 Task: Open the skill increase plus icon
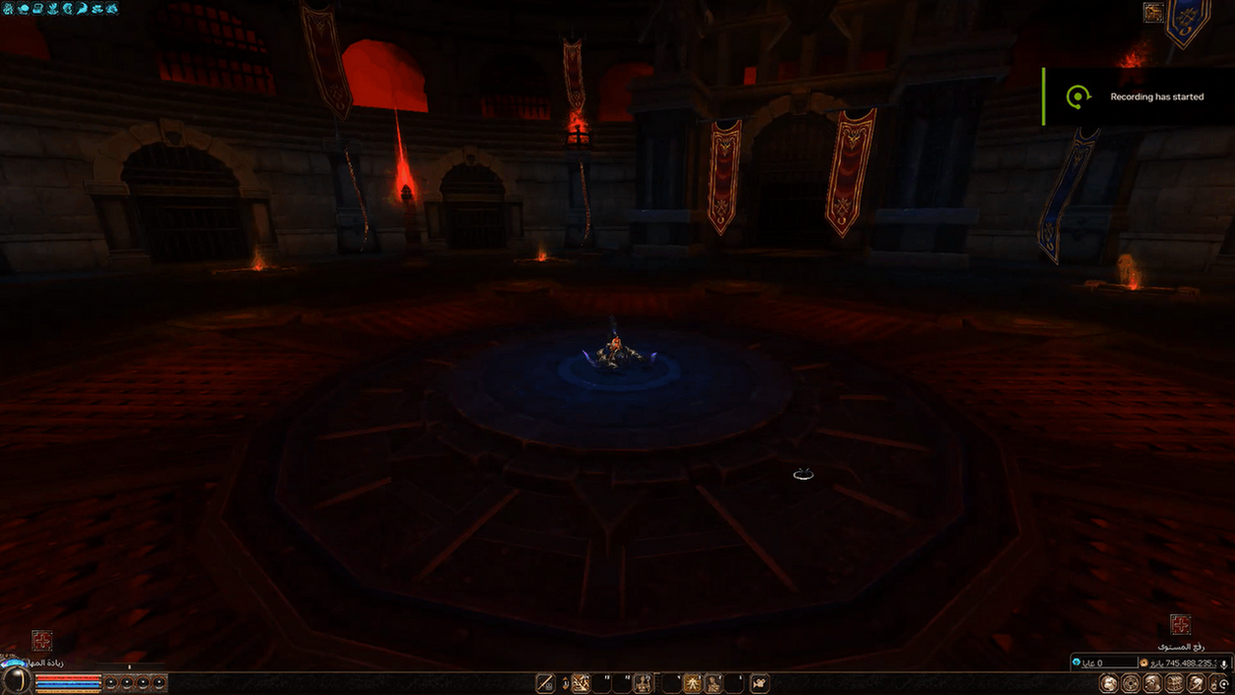pyautogui.click(x=41, y=640)
